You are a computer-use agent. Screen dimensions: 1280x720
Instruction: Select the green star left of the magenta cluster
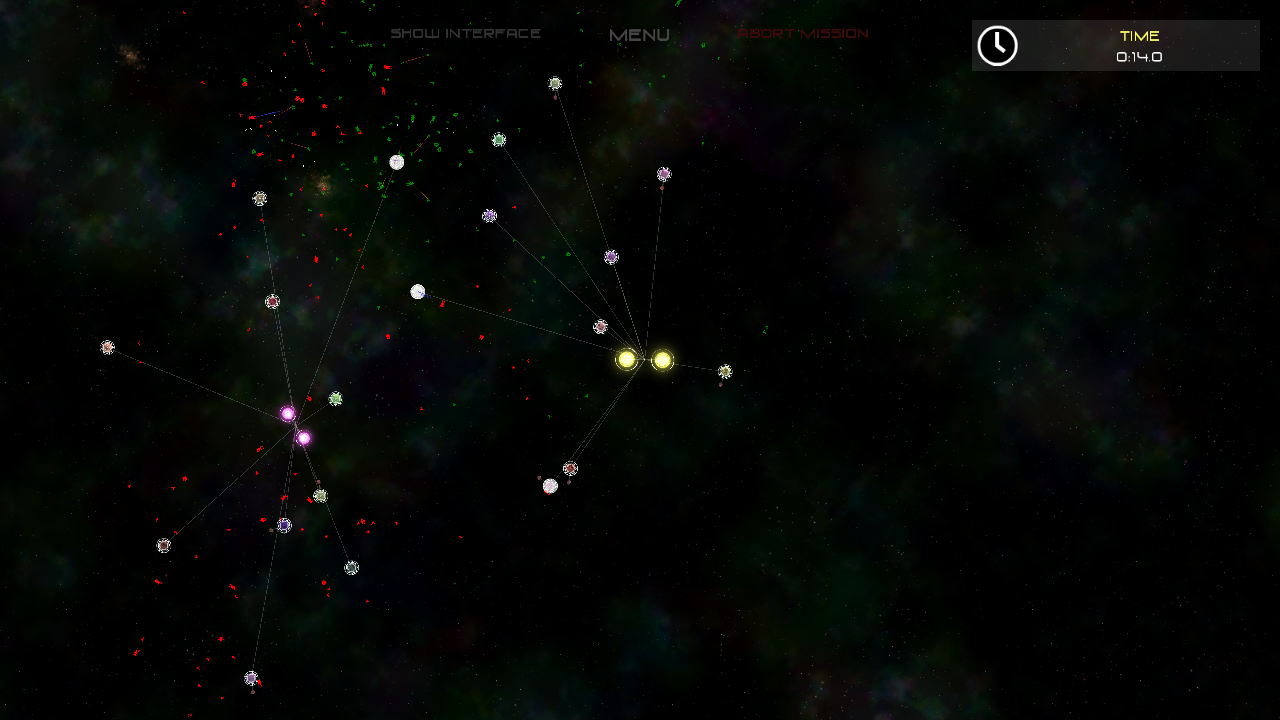pos(335,398)
